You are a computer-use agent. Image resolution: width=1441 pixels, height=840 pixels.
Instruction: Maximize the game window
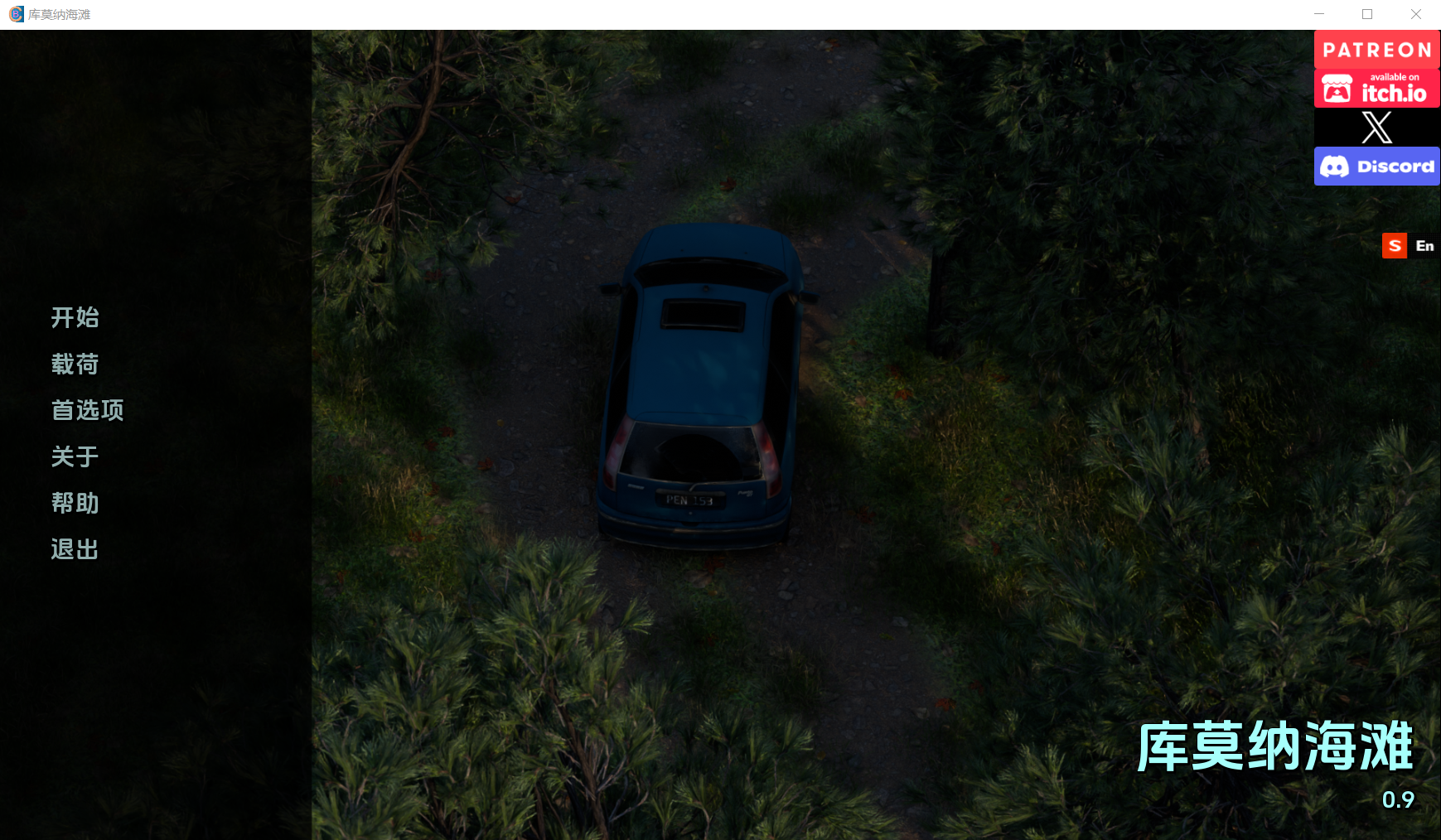point(1367,14)
